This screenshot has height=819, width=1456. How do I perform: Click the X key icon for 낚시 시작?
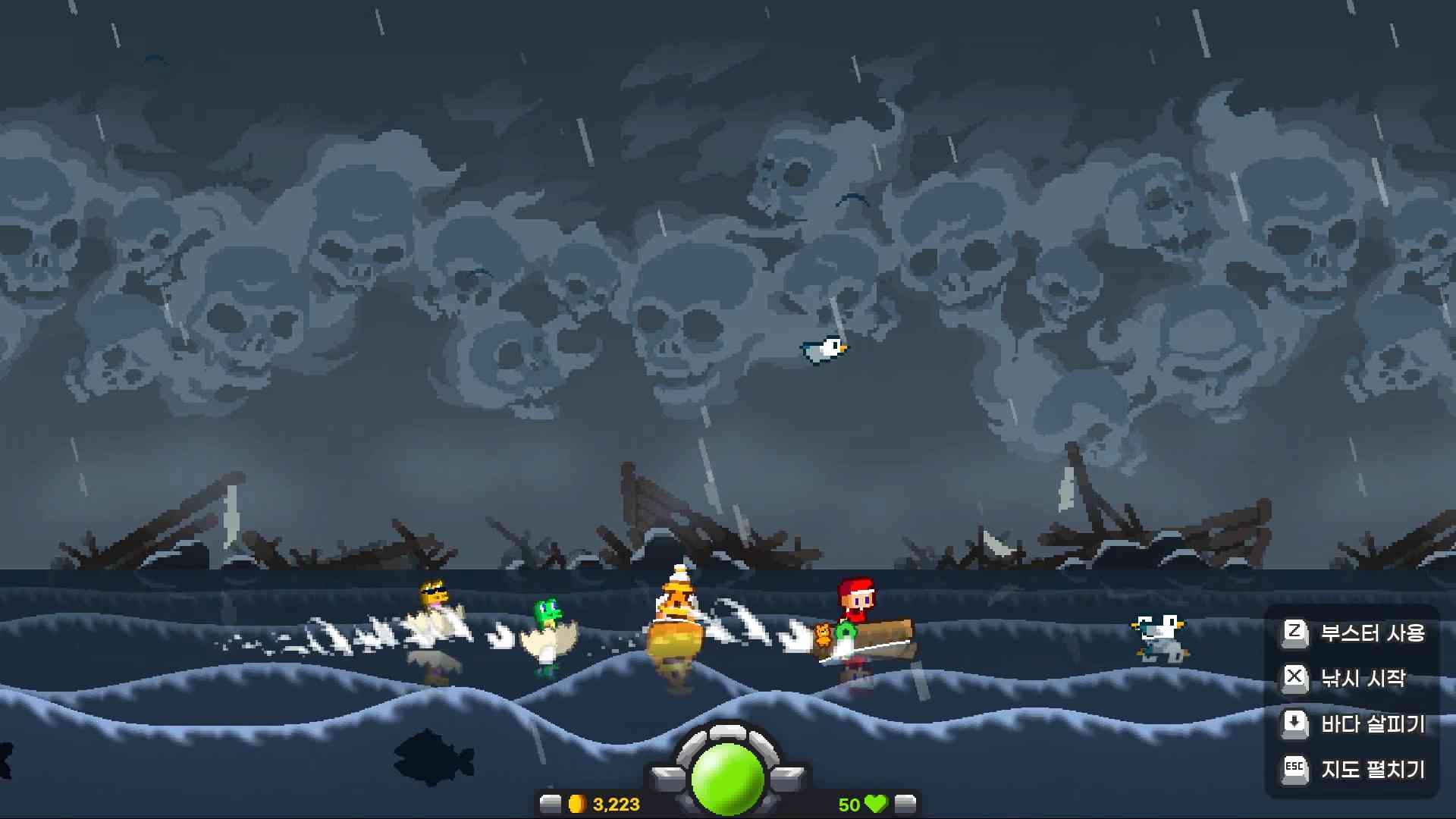click(x=1295, y=679)
